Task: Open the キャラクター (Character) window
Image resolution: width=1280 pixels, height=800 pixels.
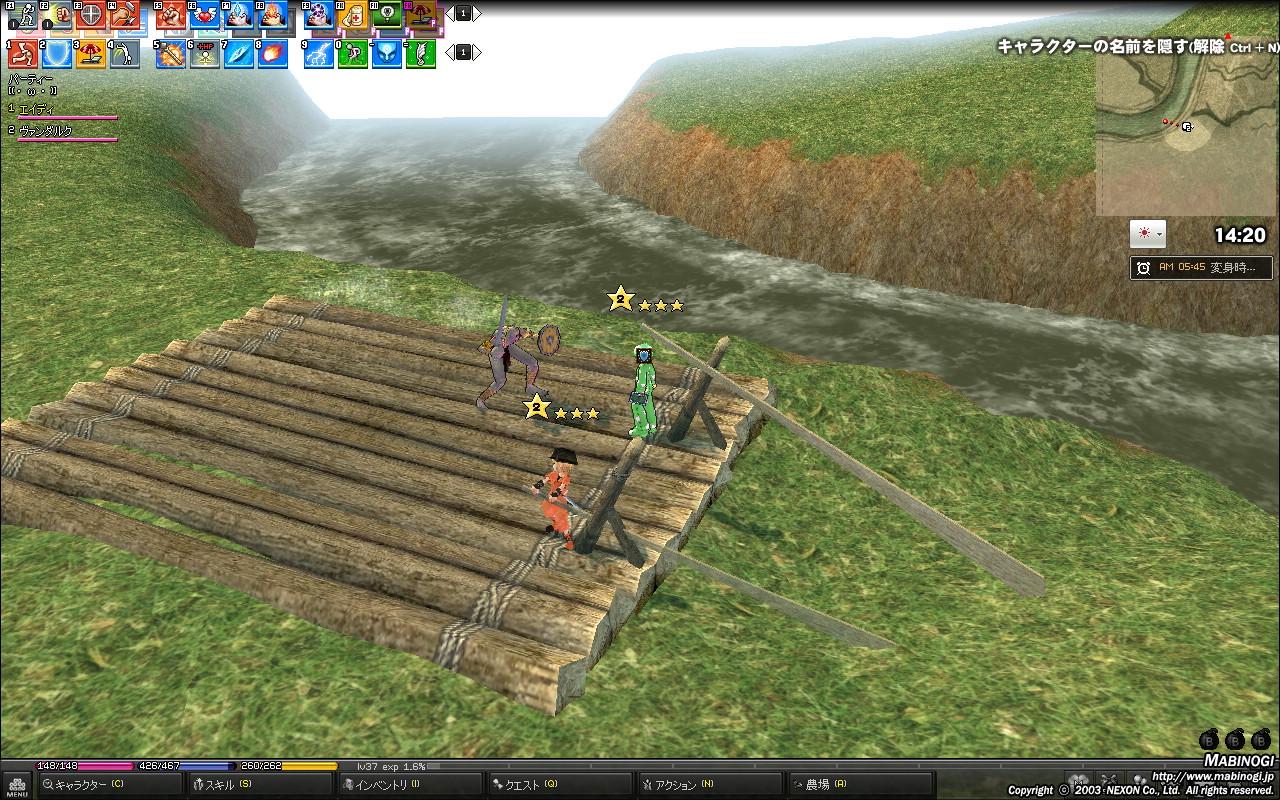Action: (88, 785)
